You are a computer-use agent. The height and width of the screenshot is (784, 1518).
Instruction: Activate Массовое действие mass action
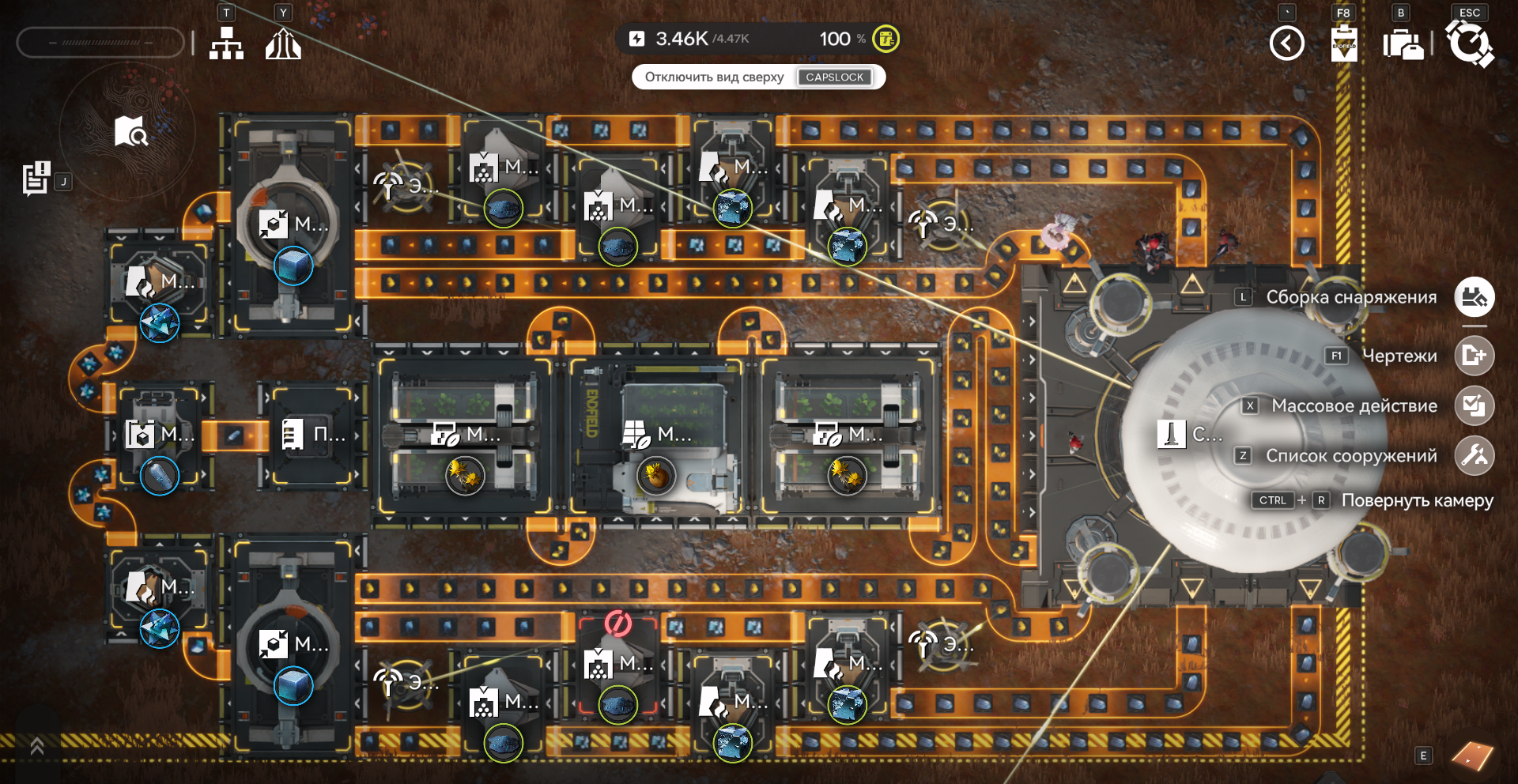1474,405
